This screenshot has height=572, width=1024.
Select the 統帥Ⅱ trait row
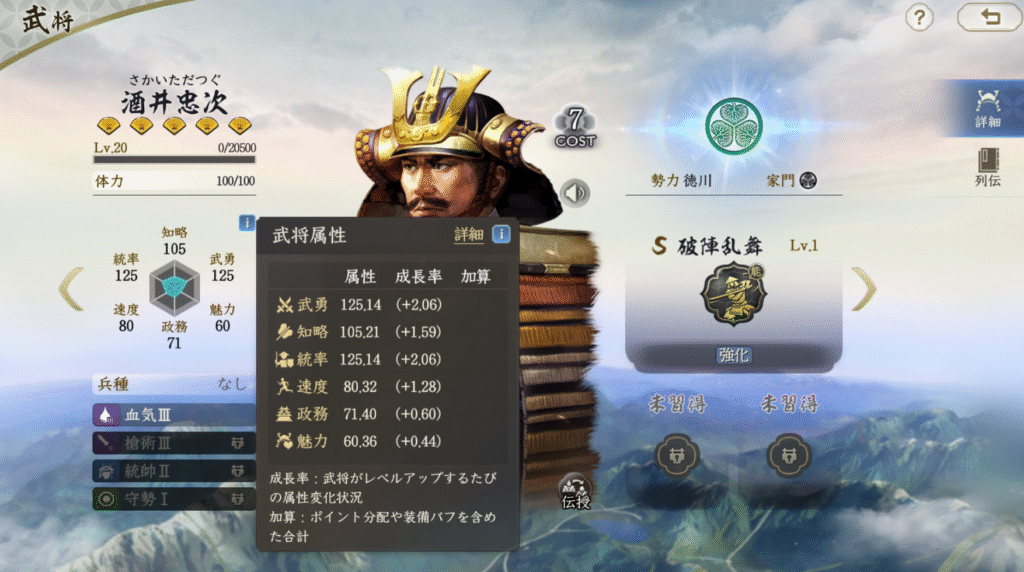(165, 470)
